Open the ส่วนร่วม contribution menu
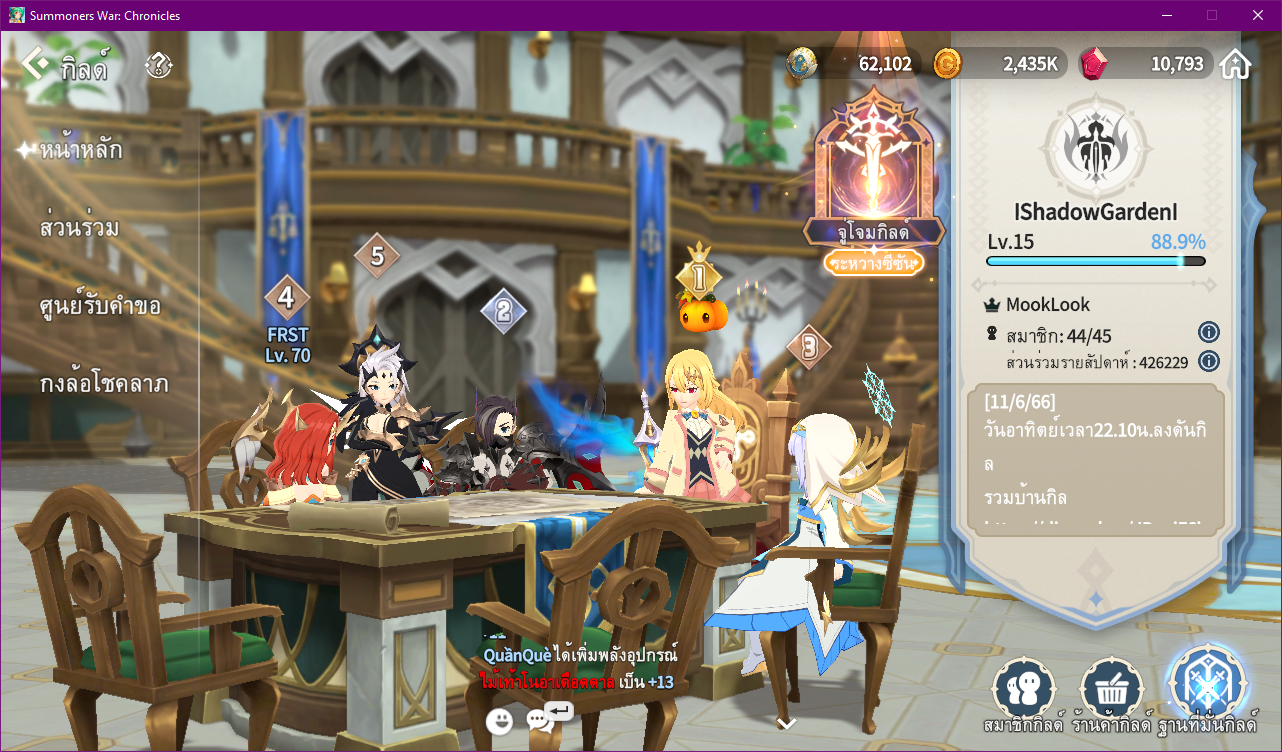 80,228
